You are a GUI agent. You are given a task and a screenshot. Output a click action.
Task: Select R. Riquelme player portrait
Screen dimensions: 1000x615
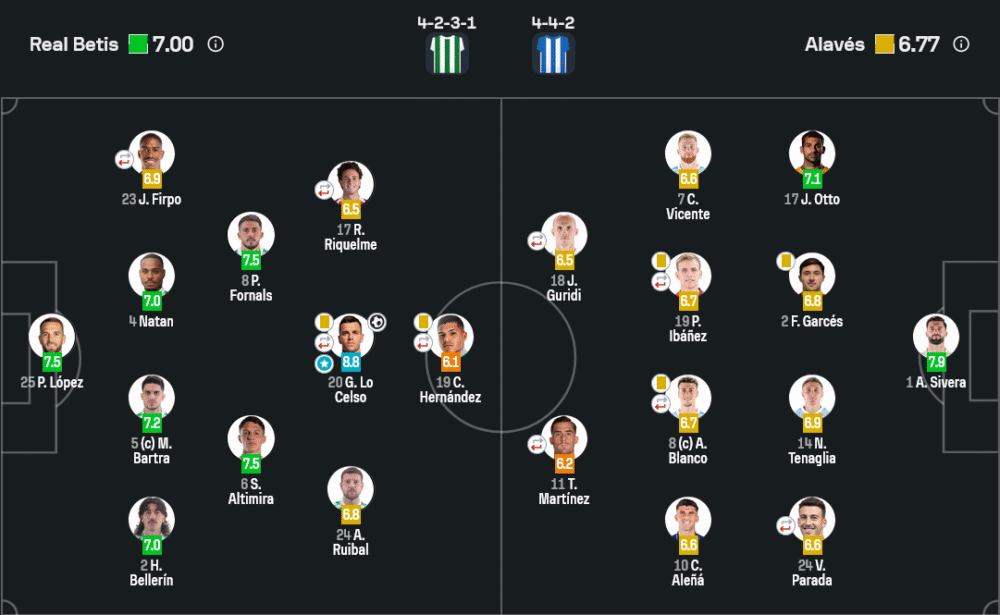click(351, 184)
